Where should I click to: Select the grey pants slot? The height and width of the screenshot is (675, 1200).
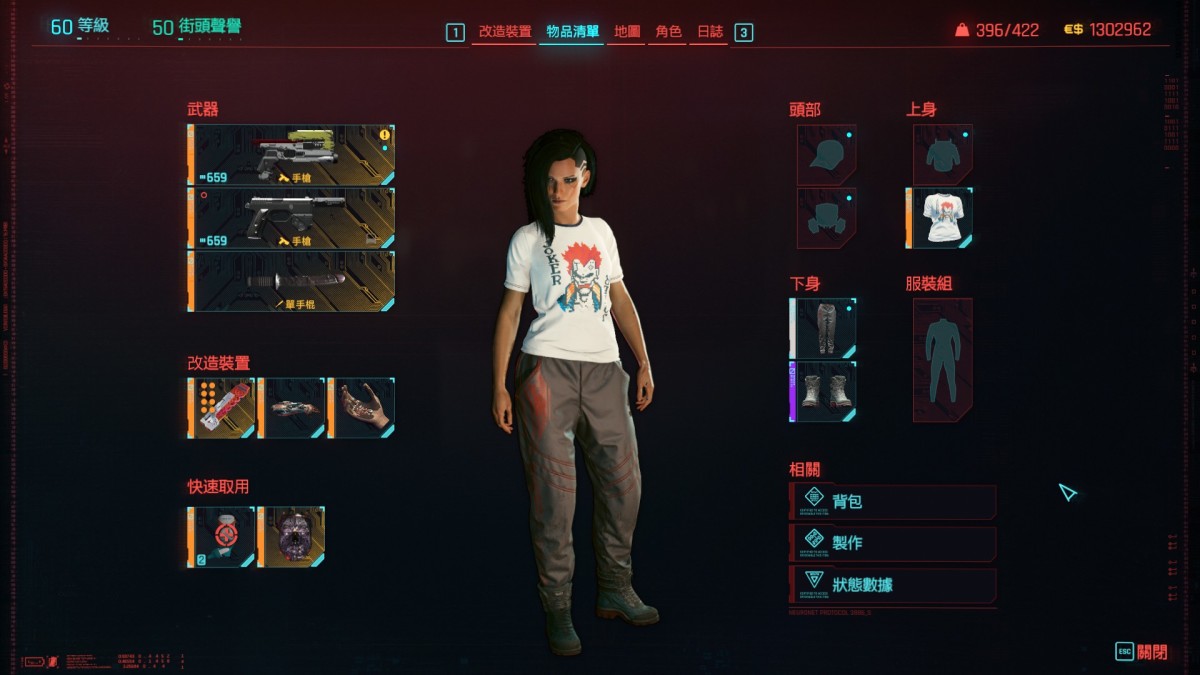pos(825,328)
